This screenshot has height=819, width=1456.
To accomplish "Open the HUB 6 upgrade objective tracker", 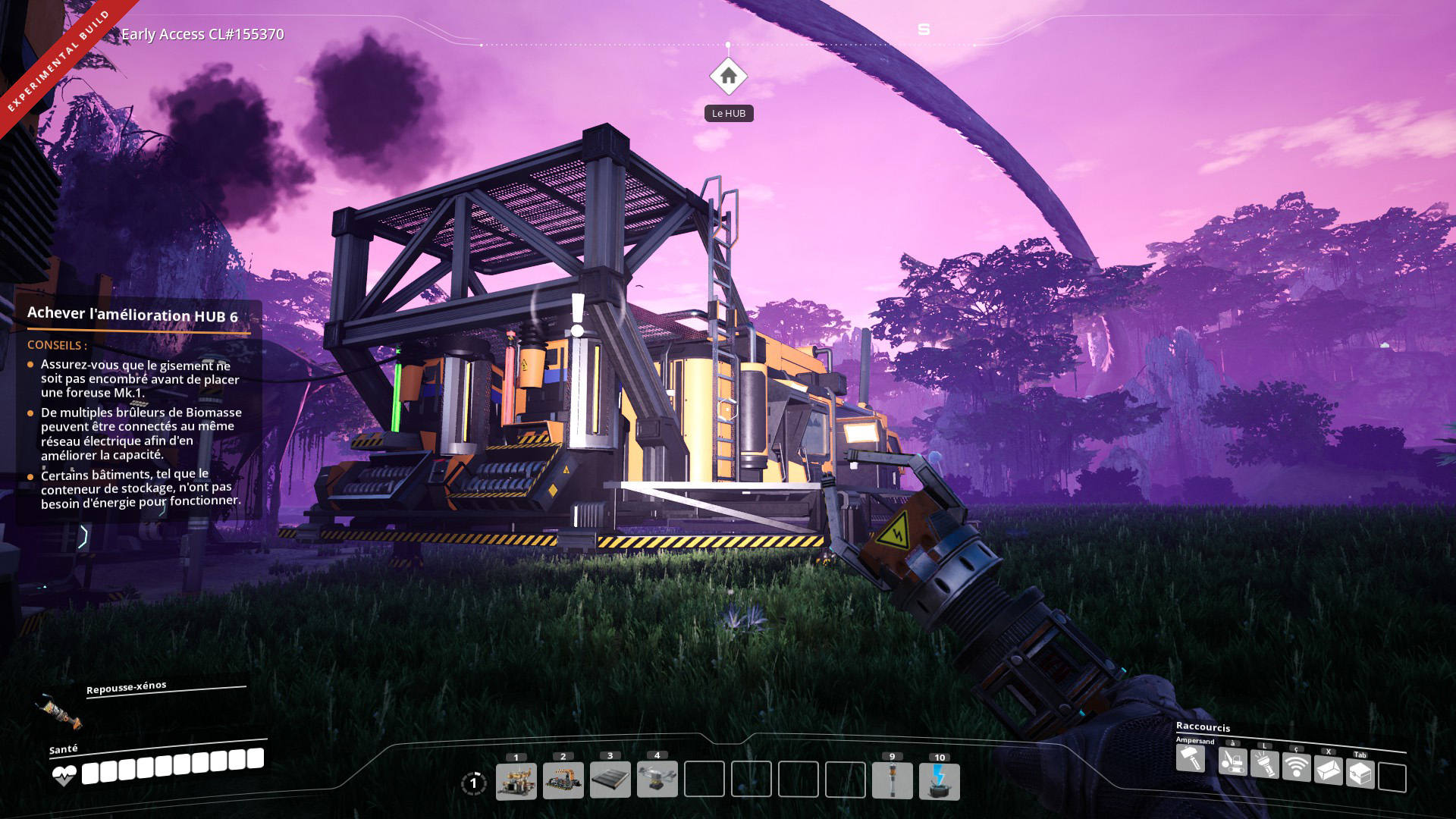I will pos(133,315).
